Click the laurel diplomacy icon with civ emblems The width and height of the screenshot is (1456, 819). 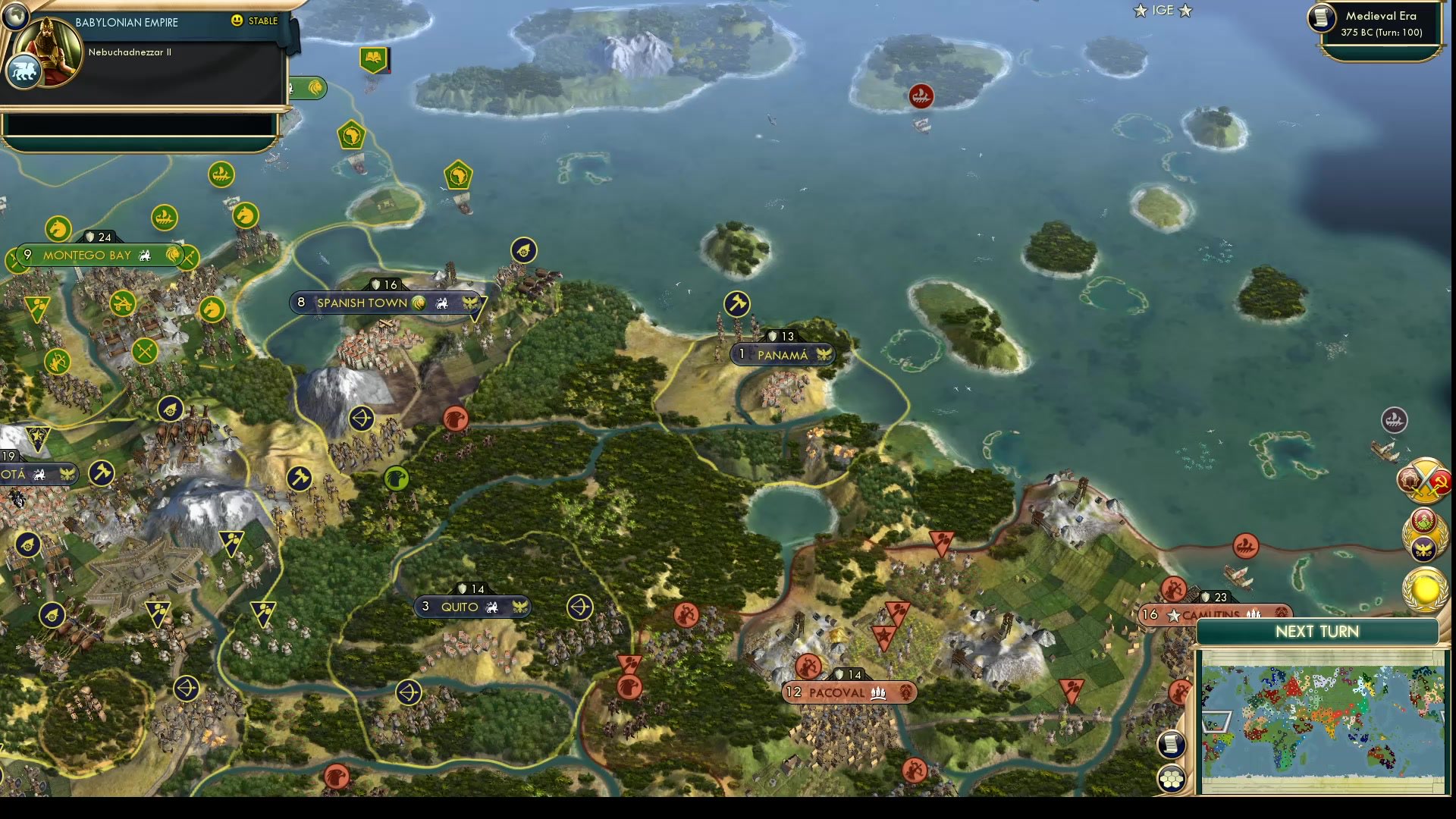click(x=1424, y=535)
